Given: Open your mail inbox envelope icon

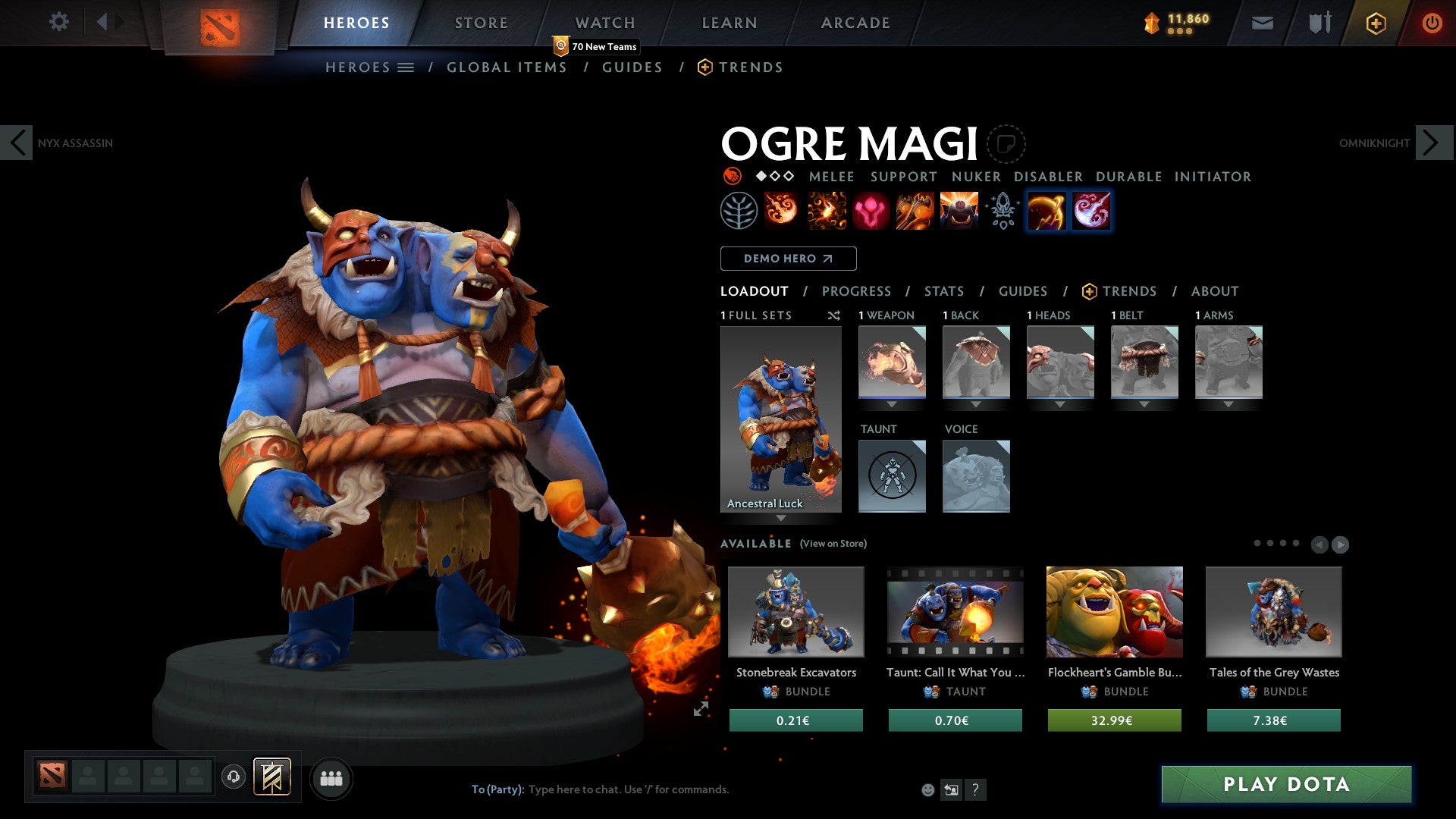Looking at the screenshot, I should pyautogui.click(x=1263, y=23).
